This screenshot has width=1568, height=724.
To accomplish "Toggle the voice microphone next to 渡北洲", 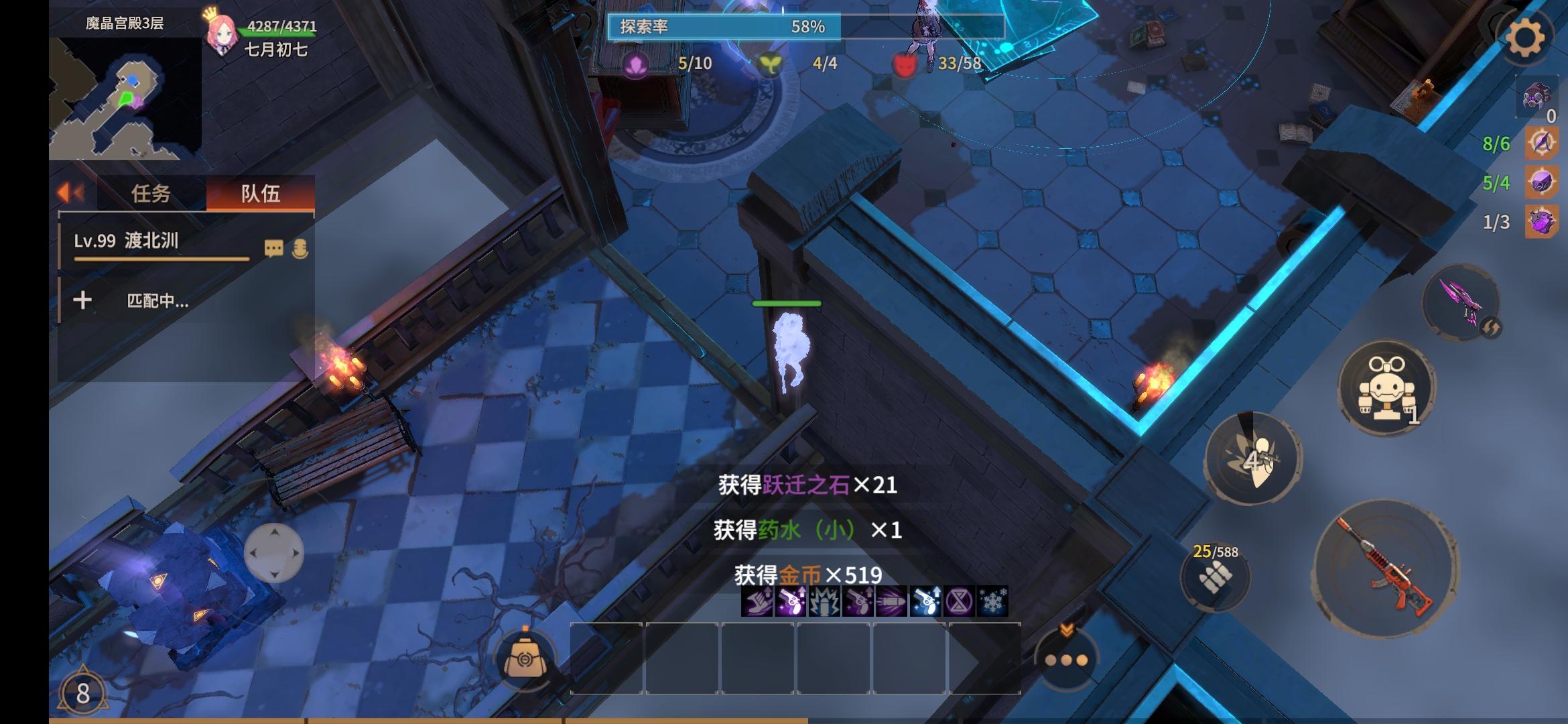I will pyautogui.click(x=301, y=247).
